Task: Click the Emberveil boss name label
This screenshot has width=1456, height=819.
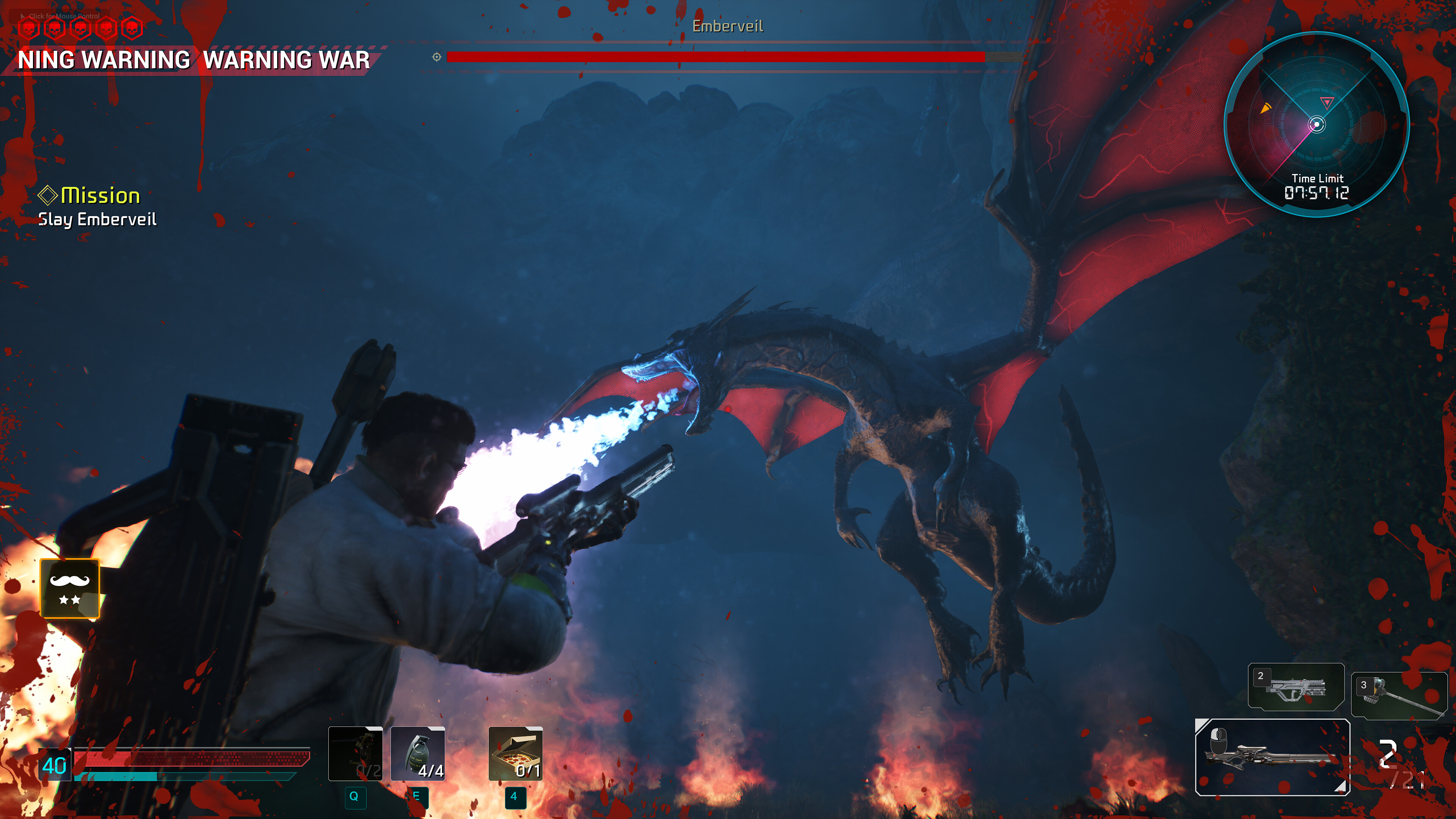Action: (x=728, y=25)
